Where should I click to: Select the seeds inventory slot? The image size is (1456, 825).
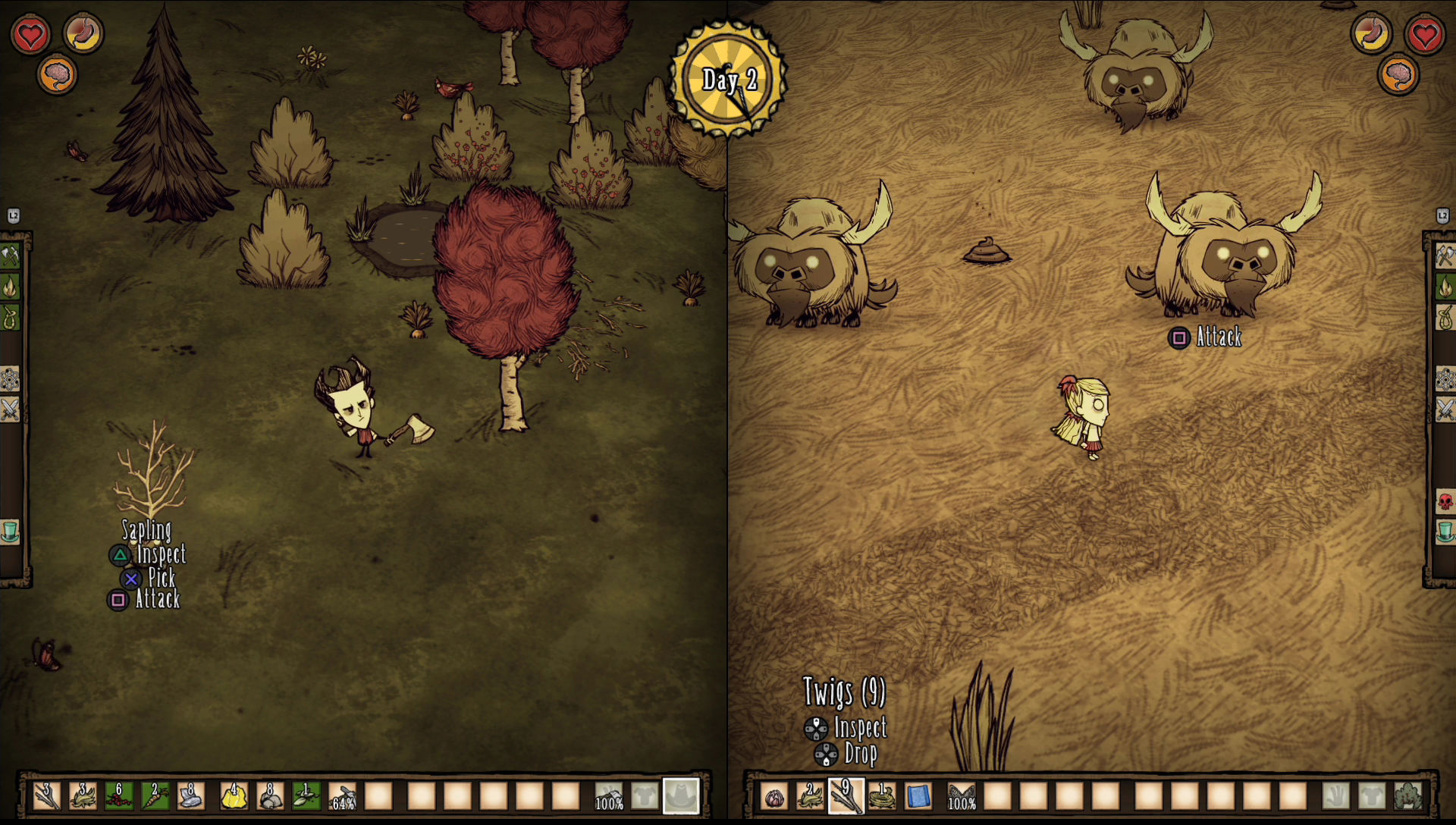(x=306, y=796)
